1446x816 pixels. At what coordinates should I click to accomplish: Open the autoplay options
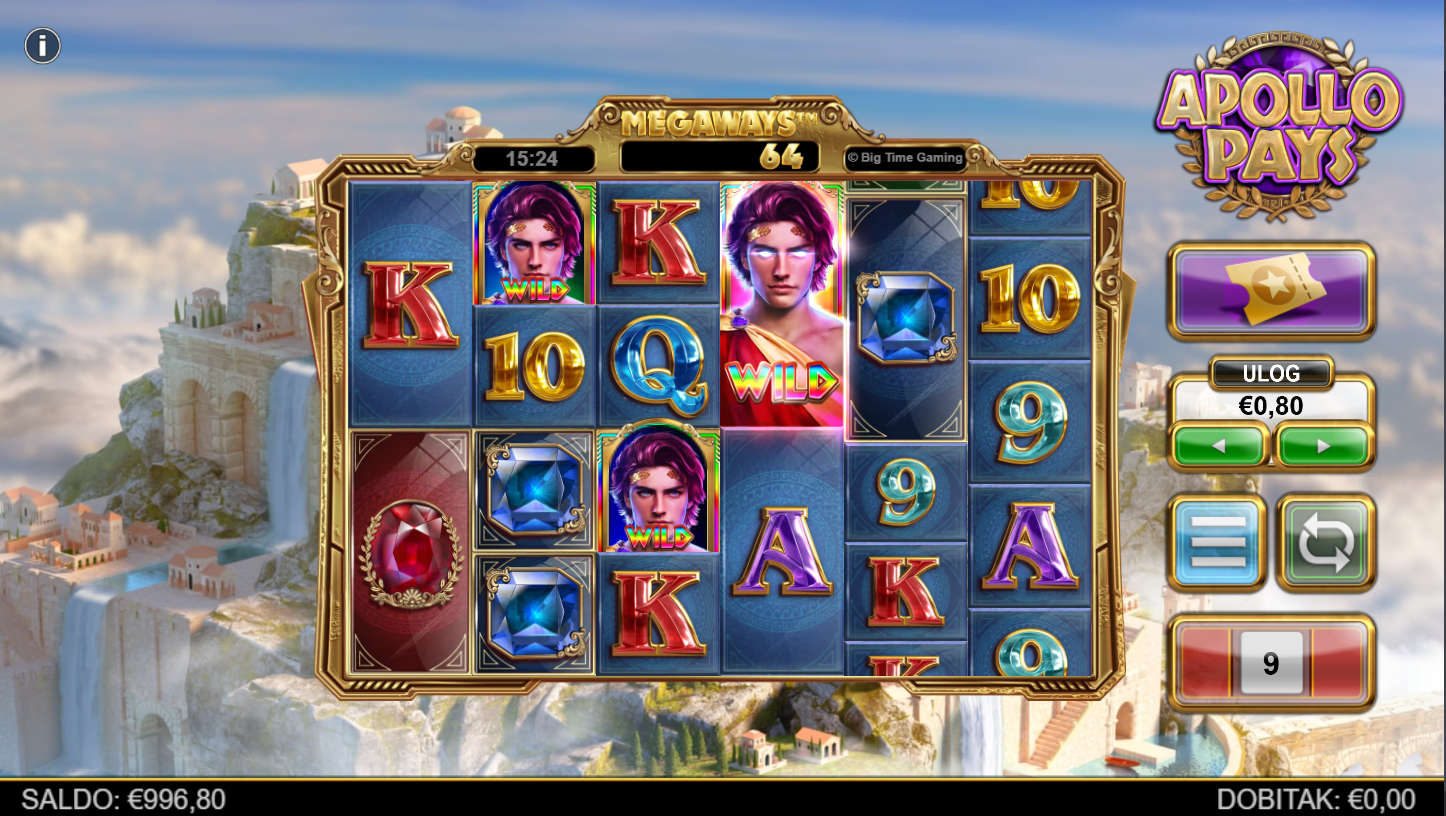tap(1325, 542)
